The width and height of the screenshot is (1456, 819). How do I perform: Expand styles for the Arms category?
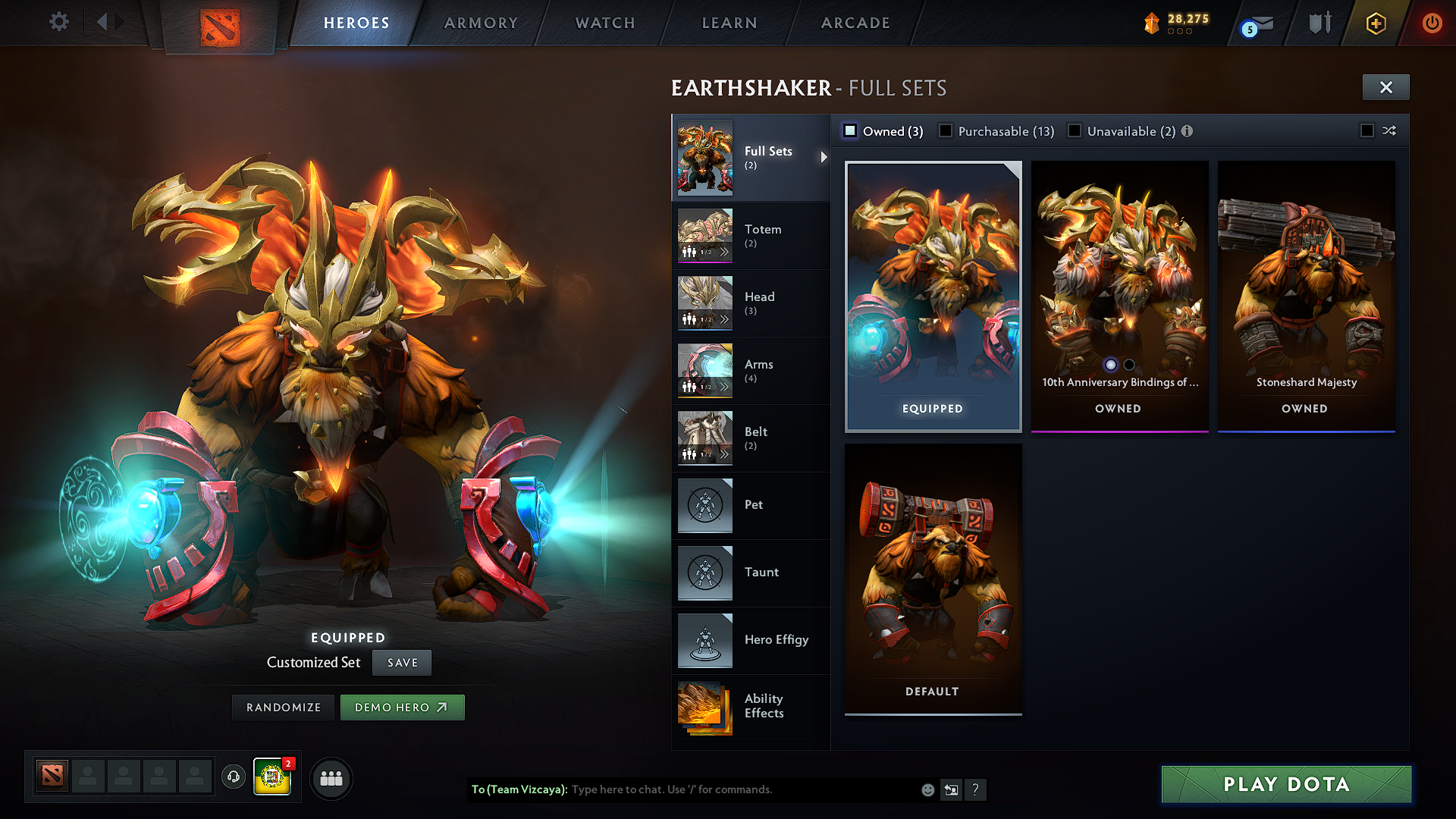click(x=726, y=387)
